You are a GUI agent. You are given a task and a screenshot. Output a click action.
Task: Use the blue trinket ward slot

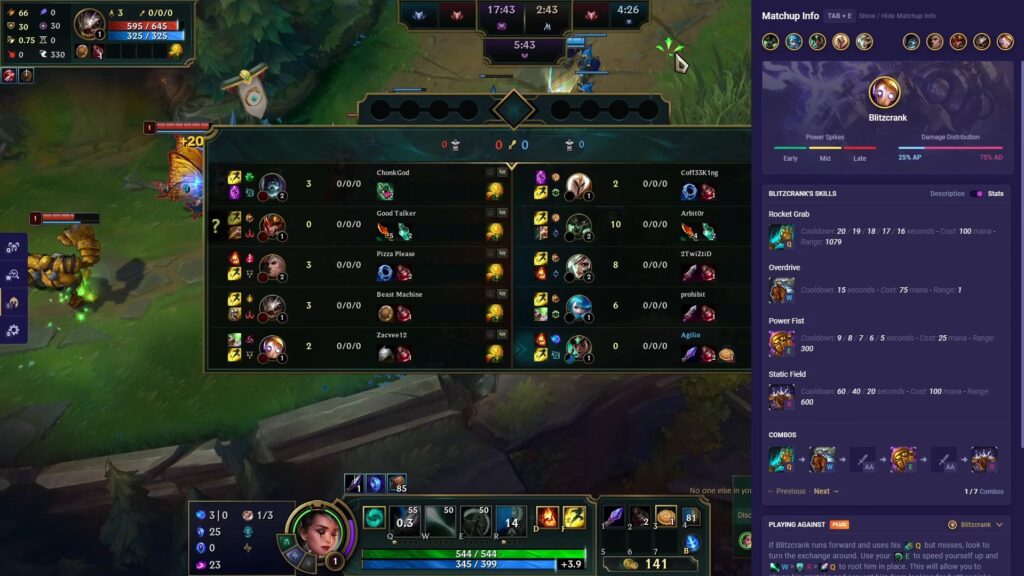coord(692,544)
